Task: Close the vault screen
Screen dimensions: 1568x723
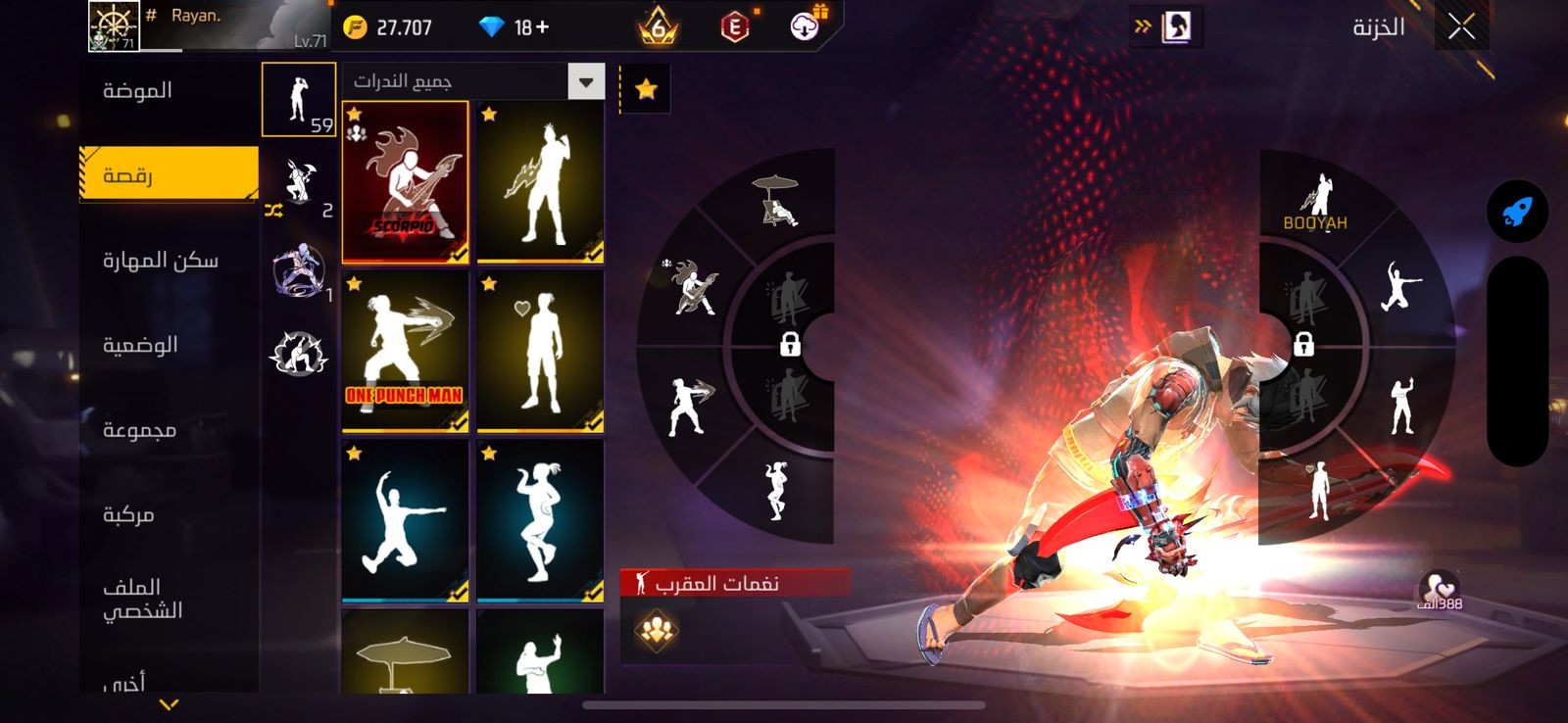Action: point(1461,27)
